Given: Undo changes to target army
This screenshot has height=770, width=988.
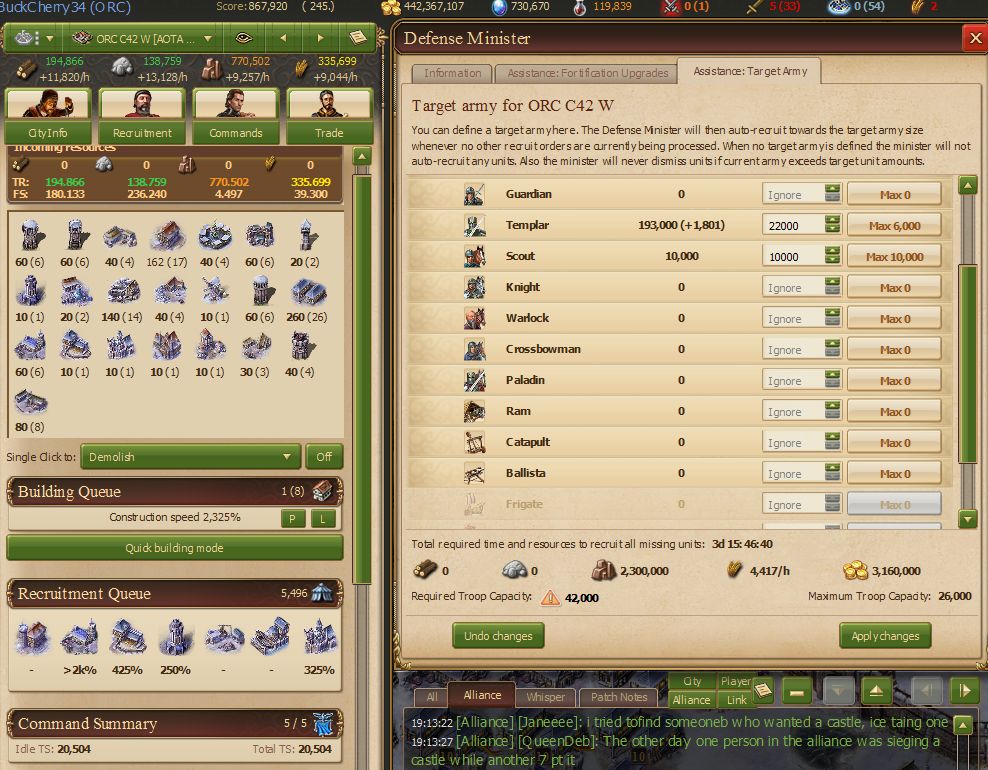Looking at the screenshot, I should tap(498, 636).
